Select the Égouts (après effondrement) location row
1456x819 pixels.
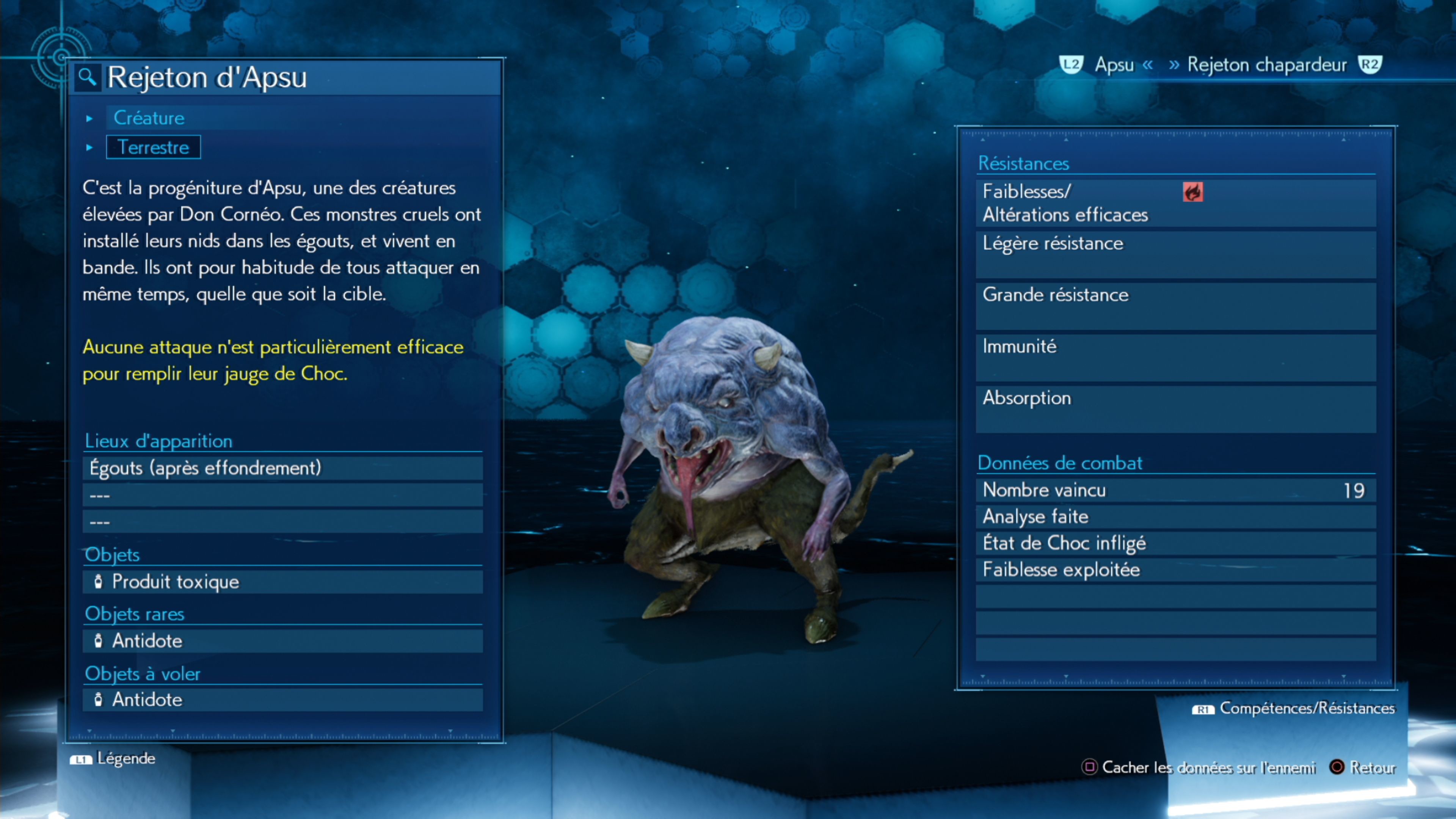click(282, 468)
